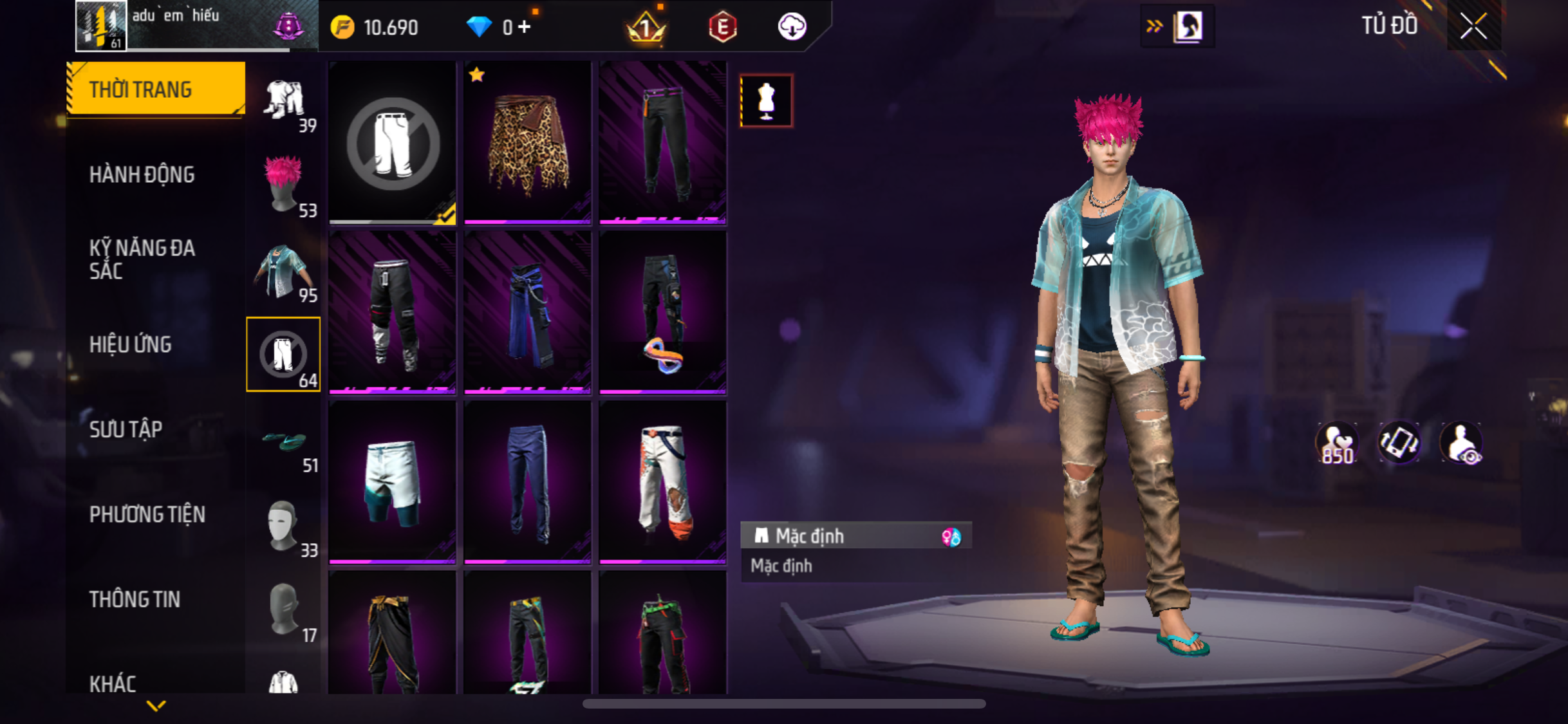The image size is (1568, 724).
Task: Select the flip-flop shoes category
Action: point(283,444)
